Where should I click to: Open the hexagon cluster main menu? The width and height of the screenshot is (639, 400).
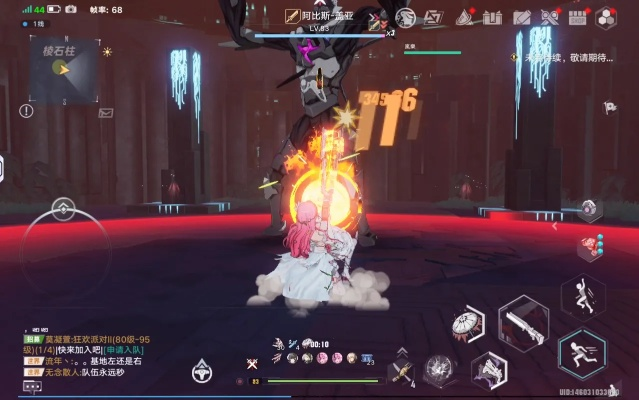(x=606, y=17)
